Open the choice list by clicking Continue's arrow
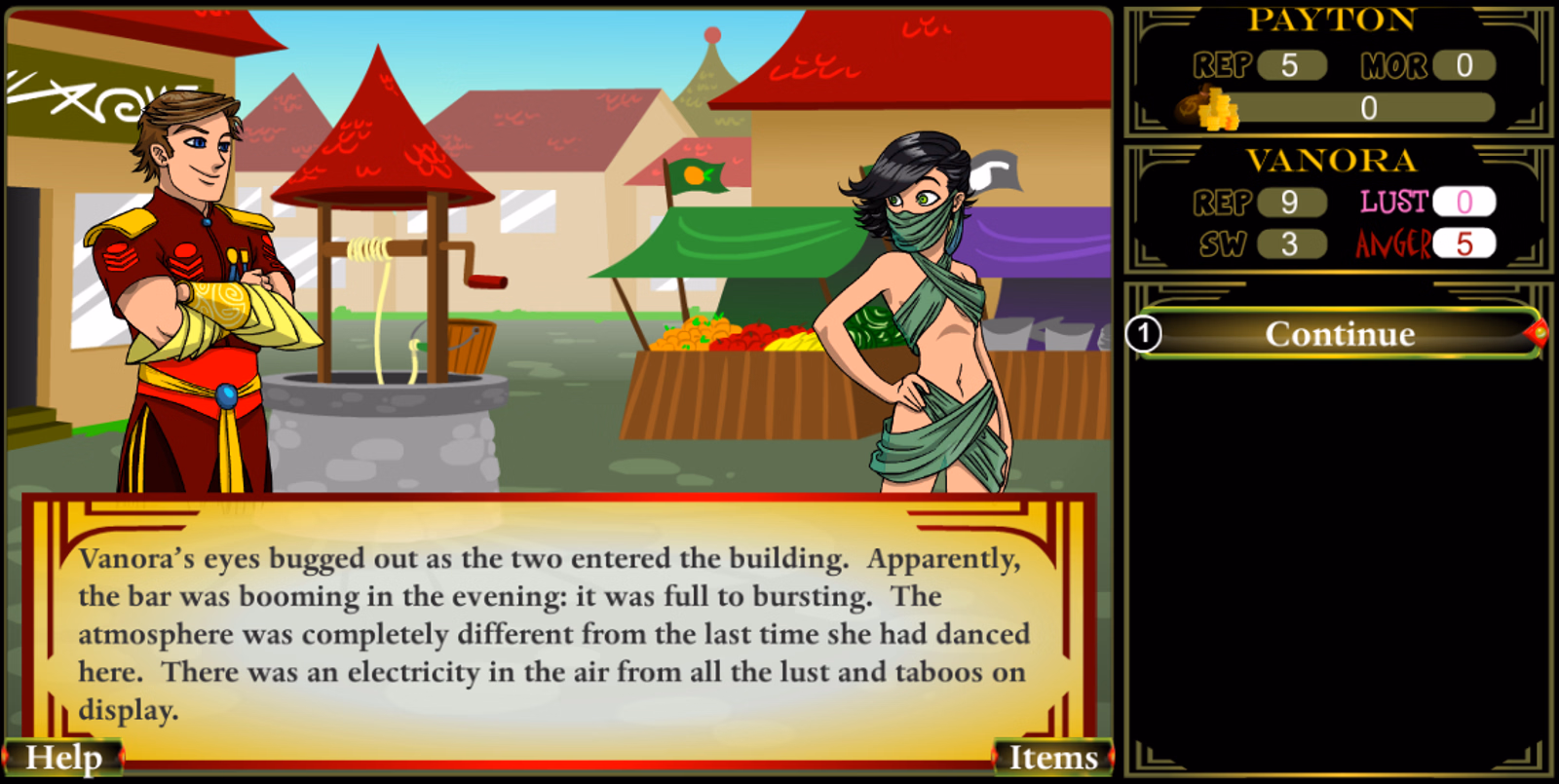1559x784 pixels. click(1538, 333)
